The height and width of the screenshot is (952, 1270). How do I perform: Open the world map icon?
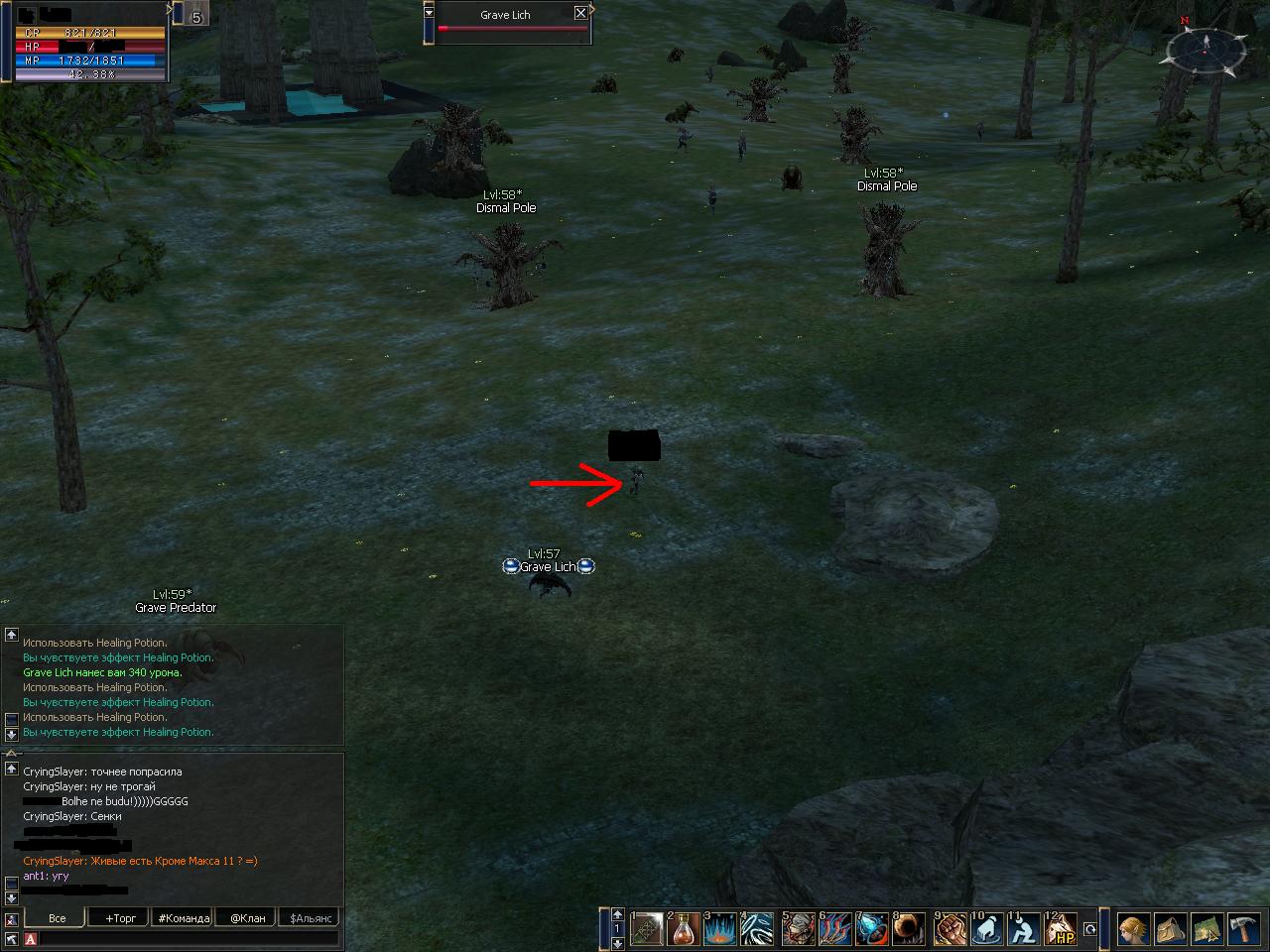1206,929
